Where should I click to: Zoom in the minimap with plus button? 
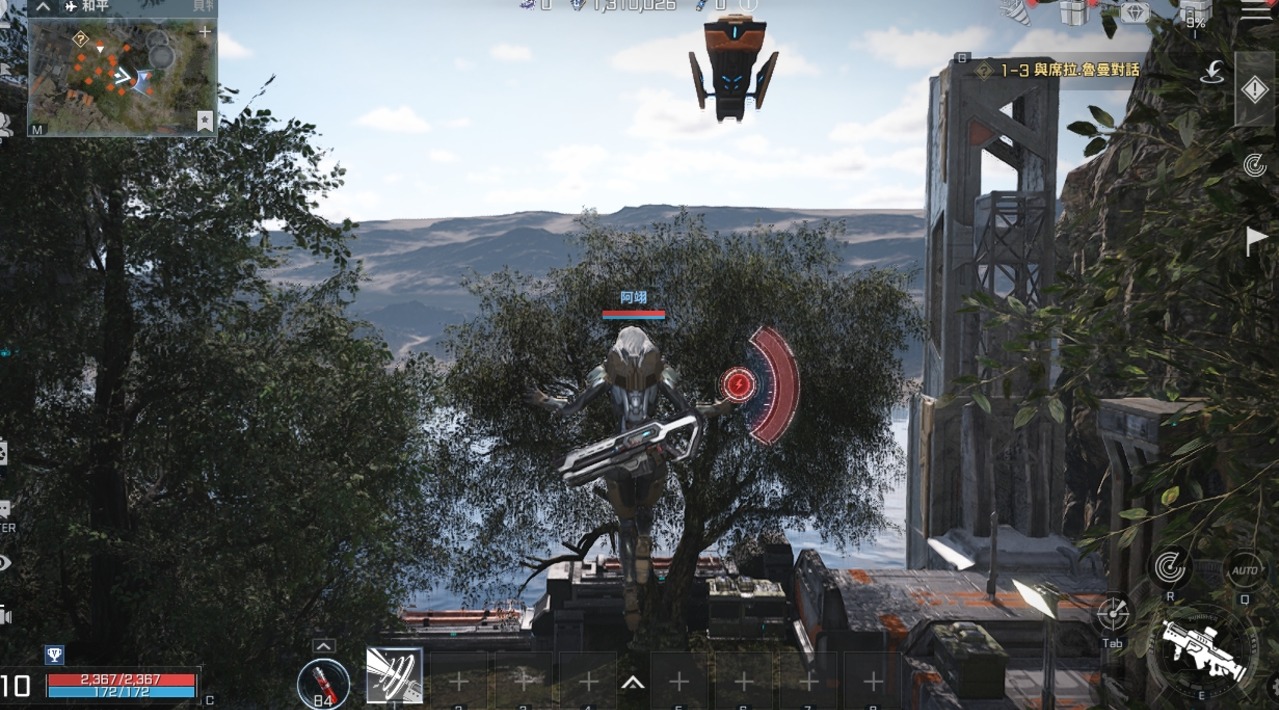tap(205, 32)
